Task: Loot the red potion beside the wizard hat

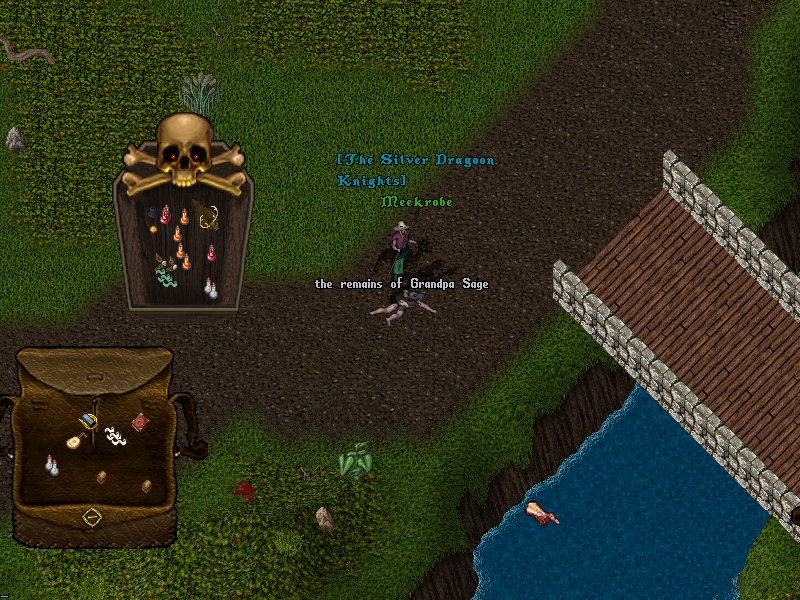Action: [166, 214]
